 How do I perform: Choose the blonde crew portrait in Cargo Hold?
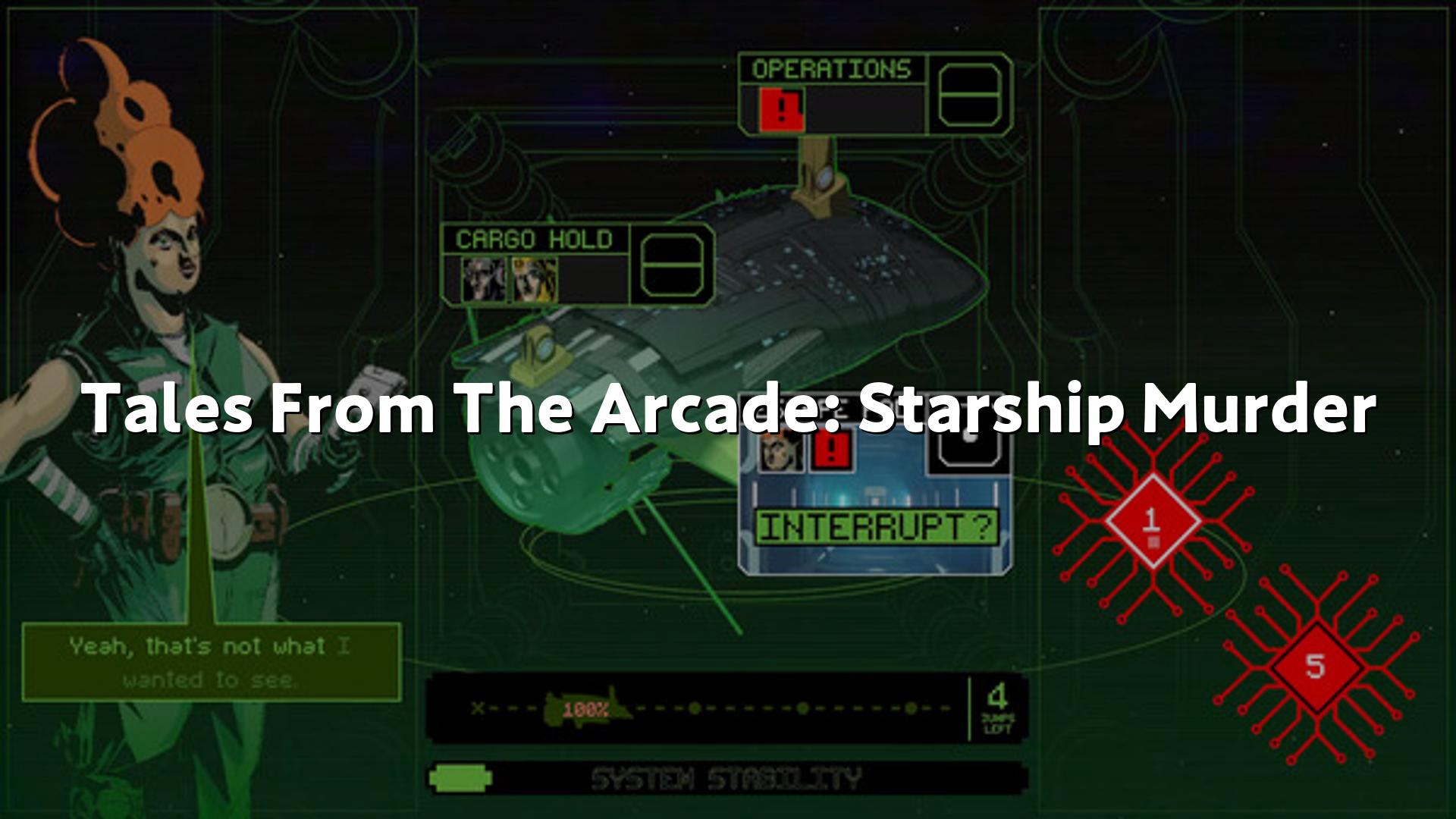[533, 279]
